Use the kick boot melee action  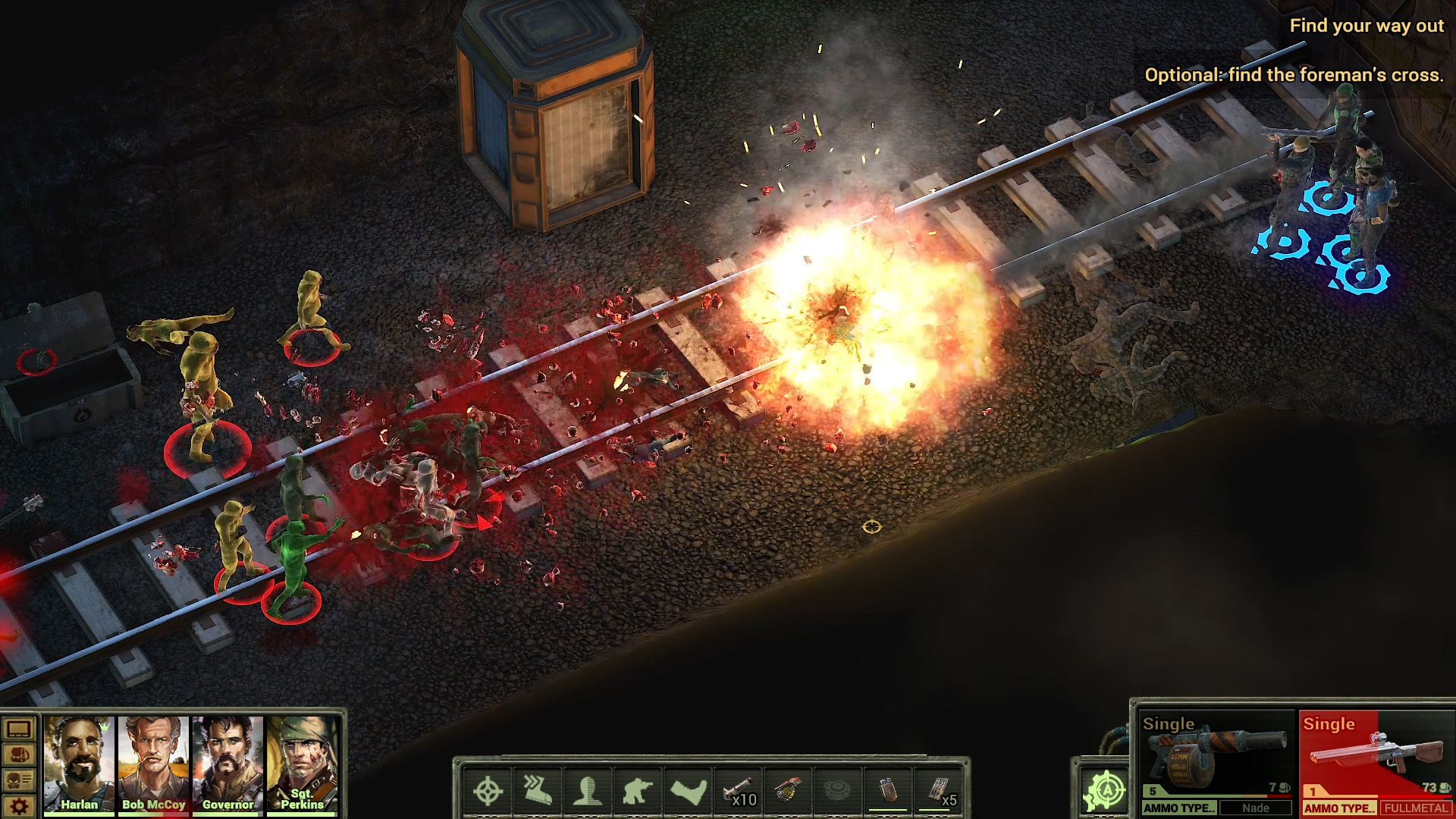688,792
